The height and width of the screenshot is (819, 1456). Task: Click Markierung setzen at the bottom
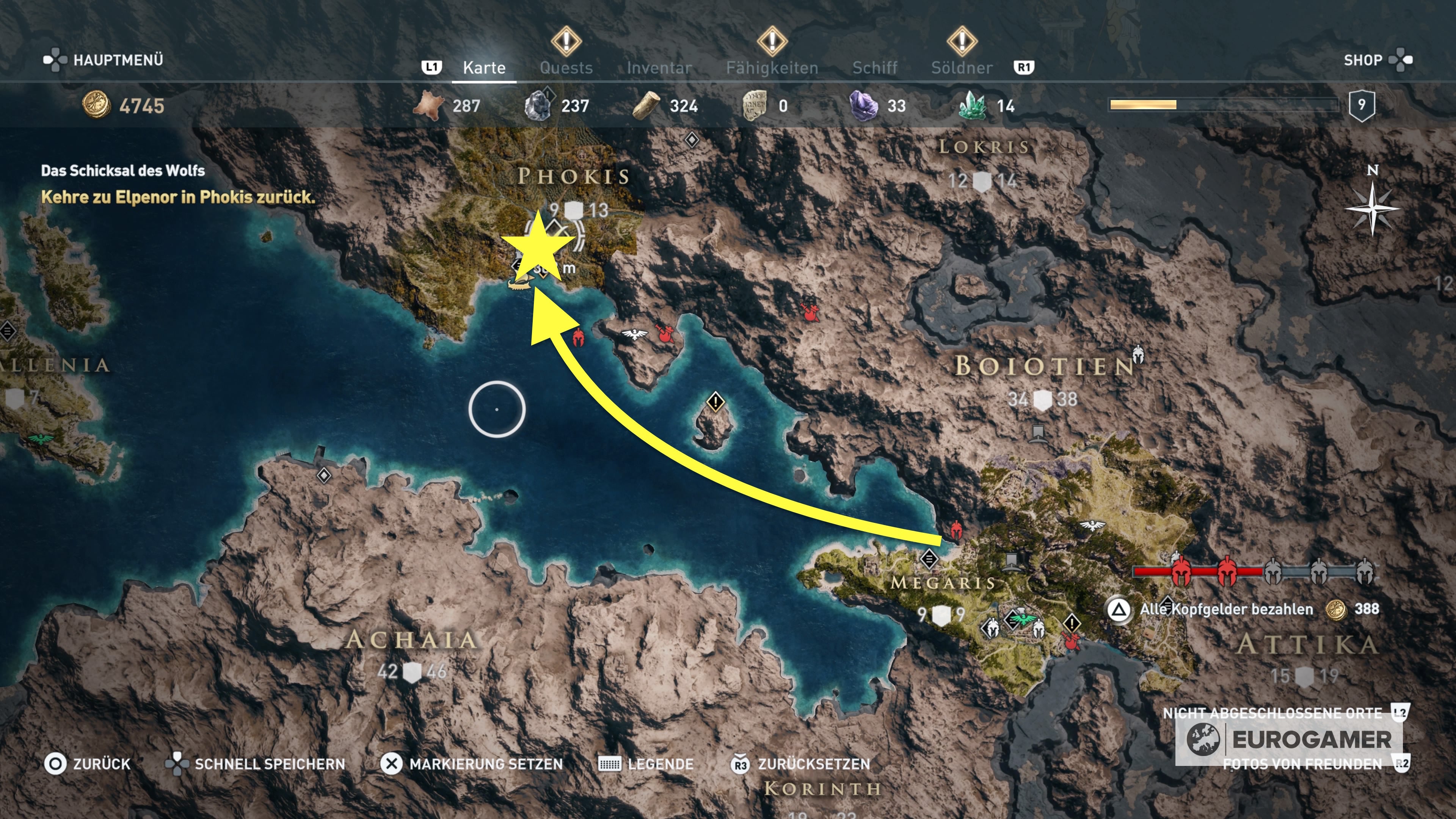point(486,764)
